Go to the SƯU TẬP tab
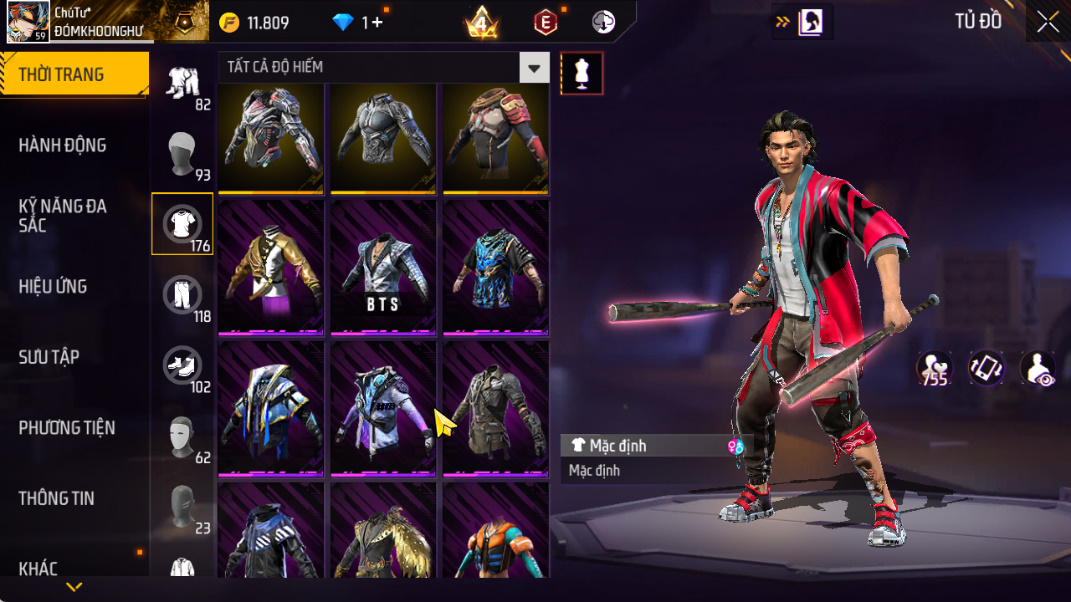Viewport: 1071px width, 602px height. (x=48, y=357)
